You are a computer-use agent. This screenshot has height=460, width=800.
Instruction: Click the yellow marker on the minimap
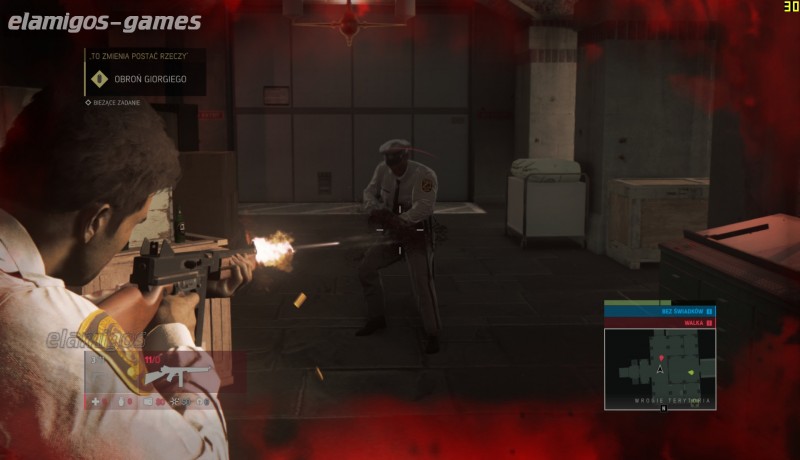click(x=691, y=373)
